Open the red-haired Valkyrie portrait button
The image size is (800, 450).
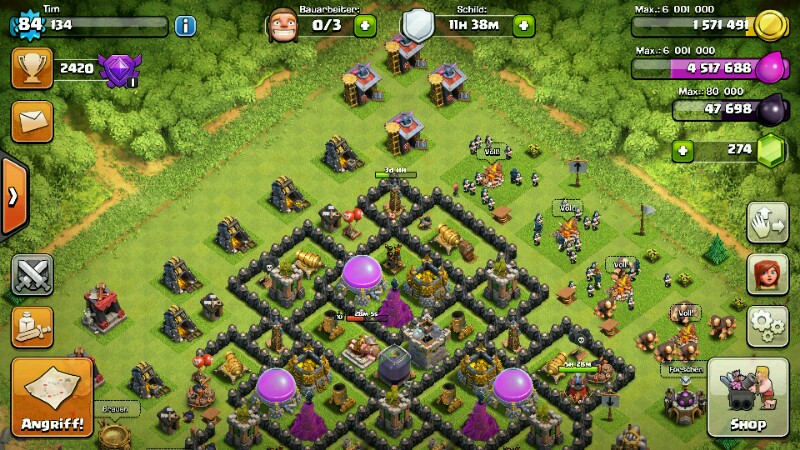click(767, 274)
